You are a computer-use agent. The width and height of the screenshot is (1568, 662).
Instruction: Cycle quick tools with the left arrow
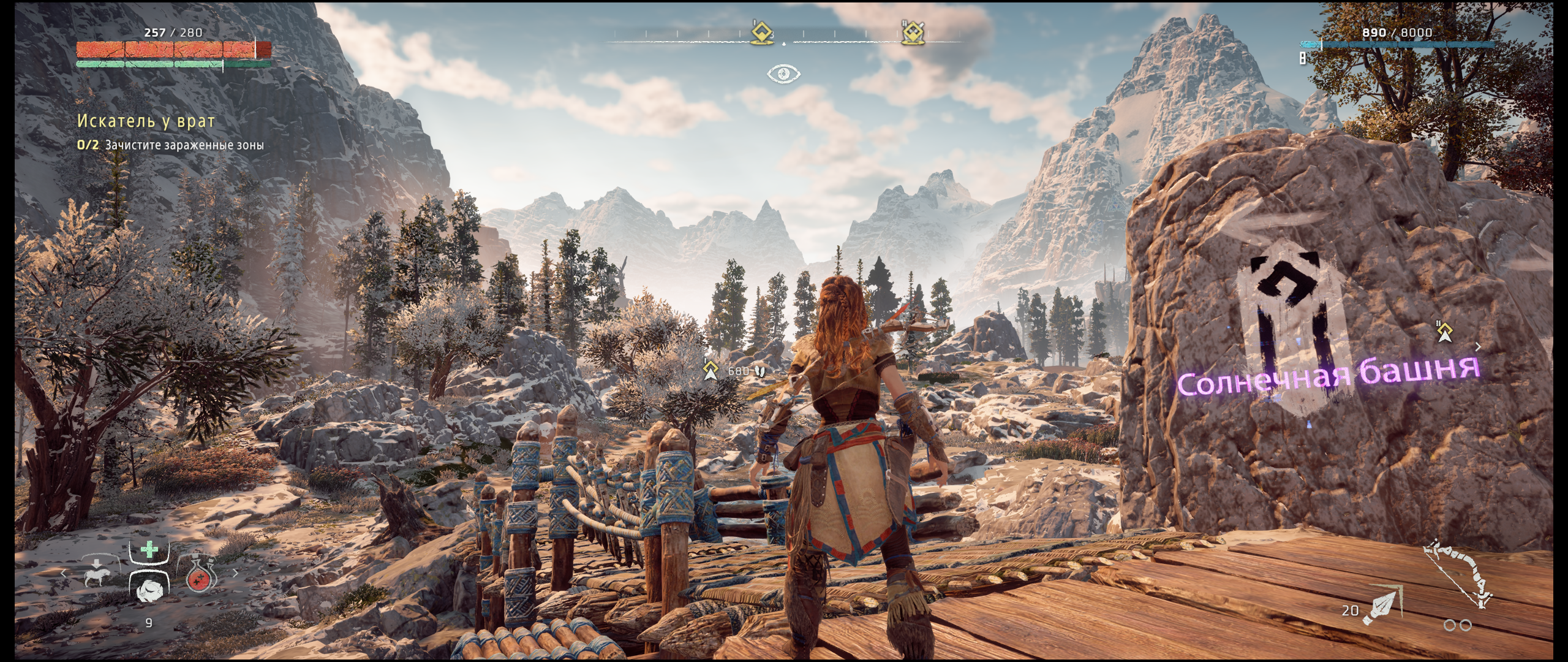pos(63,574)
